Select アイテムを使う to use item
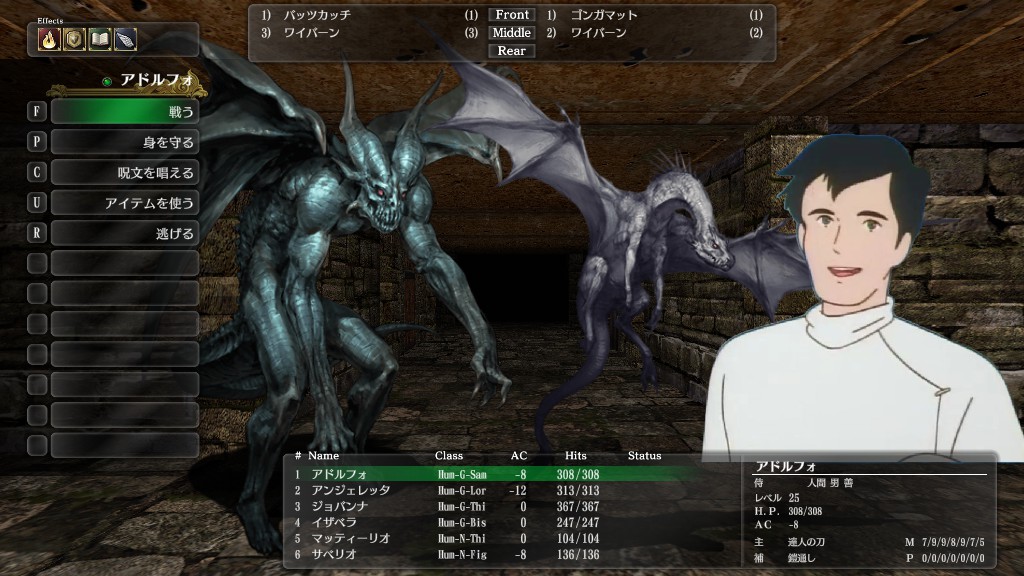 pos(124,203)
